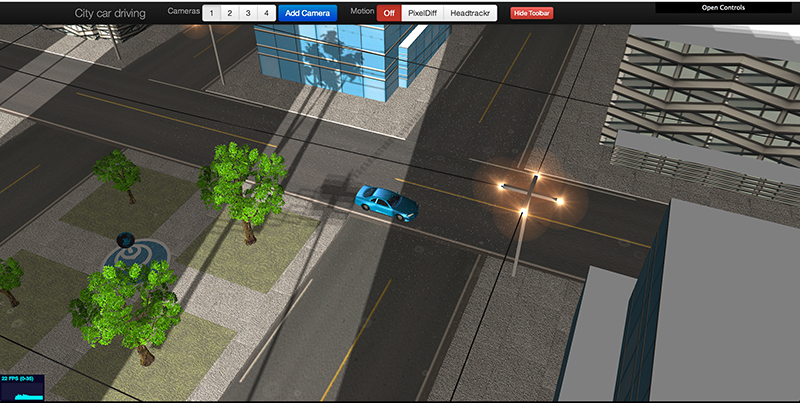
Task: Switch to camera 1
Action: point(214,13)
